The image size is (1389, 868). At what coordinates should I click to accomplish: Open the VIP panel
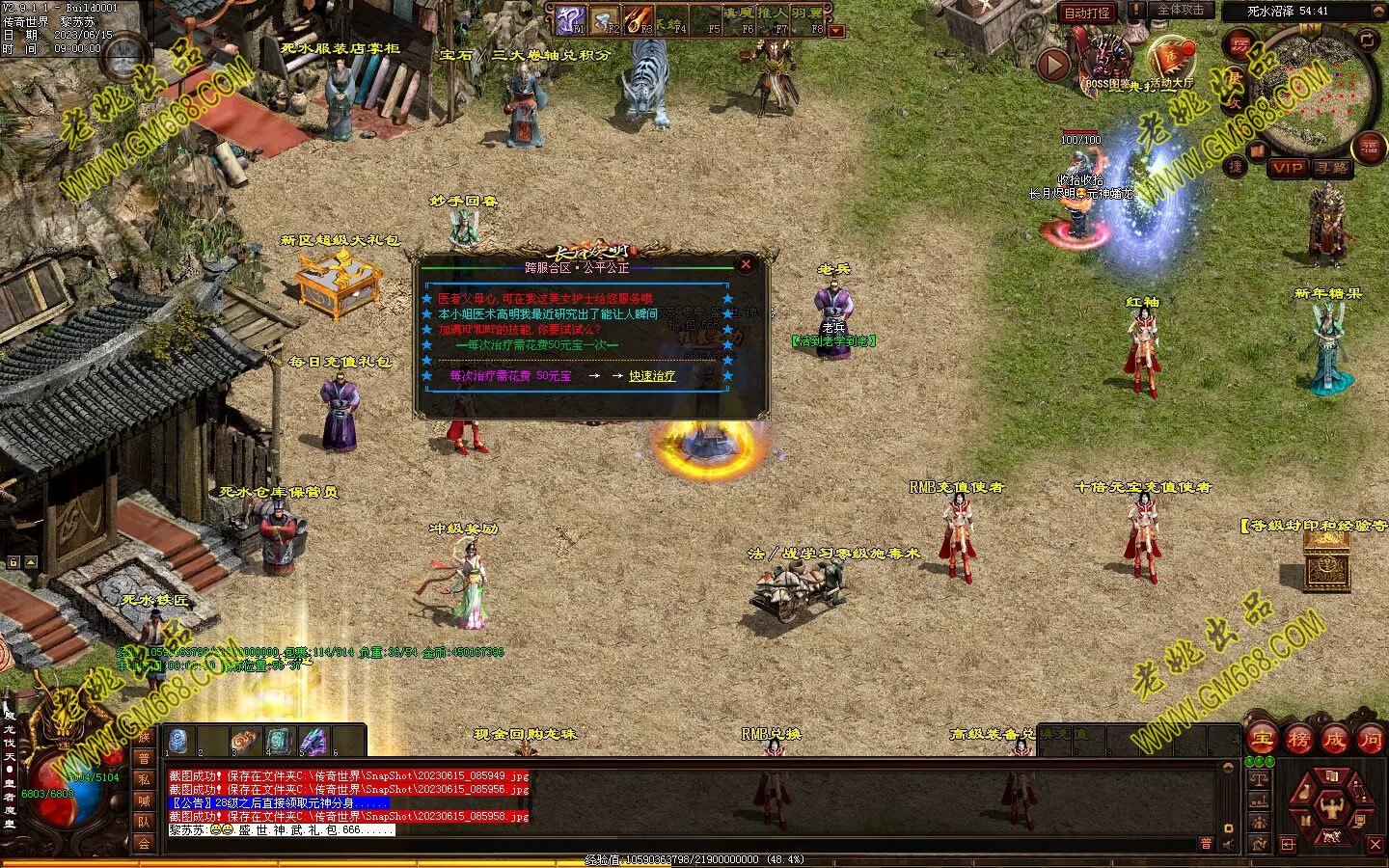[x=1287, y=168]
